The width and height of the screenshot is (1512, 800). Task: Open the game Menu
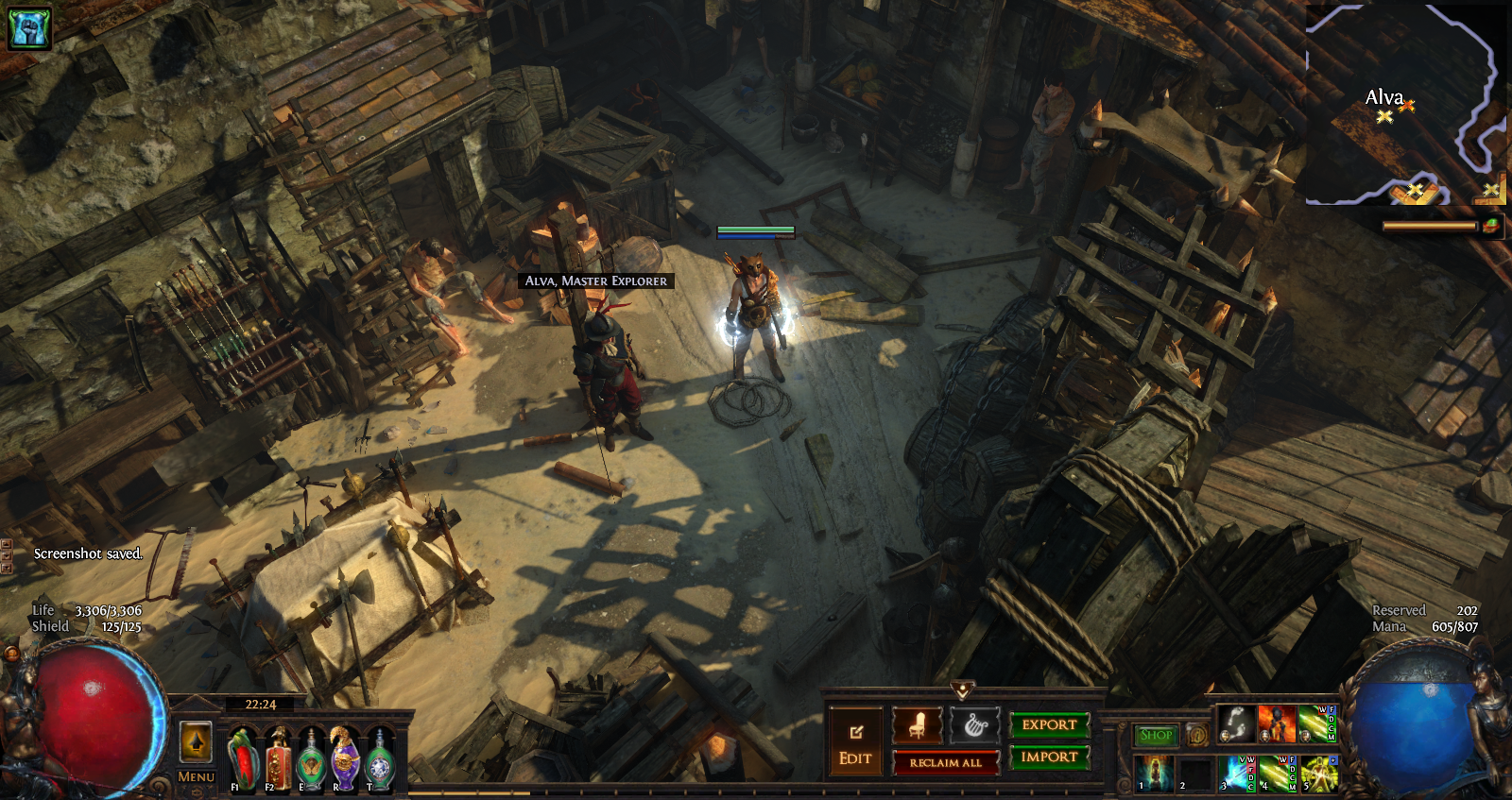196,776
